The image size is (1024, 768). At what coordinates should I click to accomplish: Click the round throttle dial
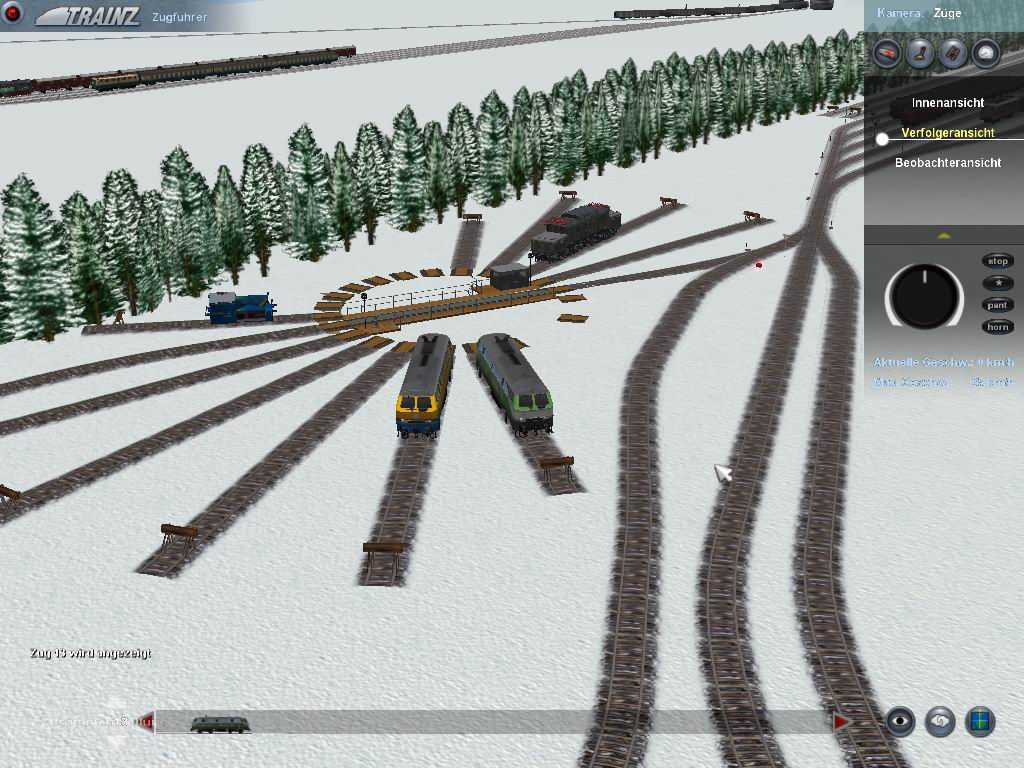[925, 296]
